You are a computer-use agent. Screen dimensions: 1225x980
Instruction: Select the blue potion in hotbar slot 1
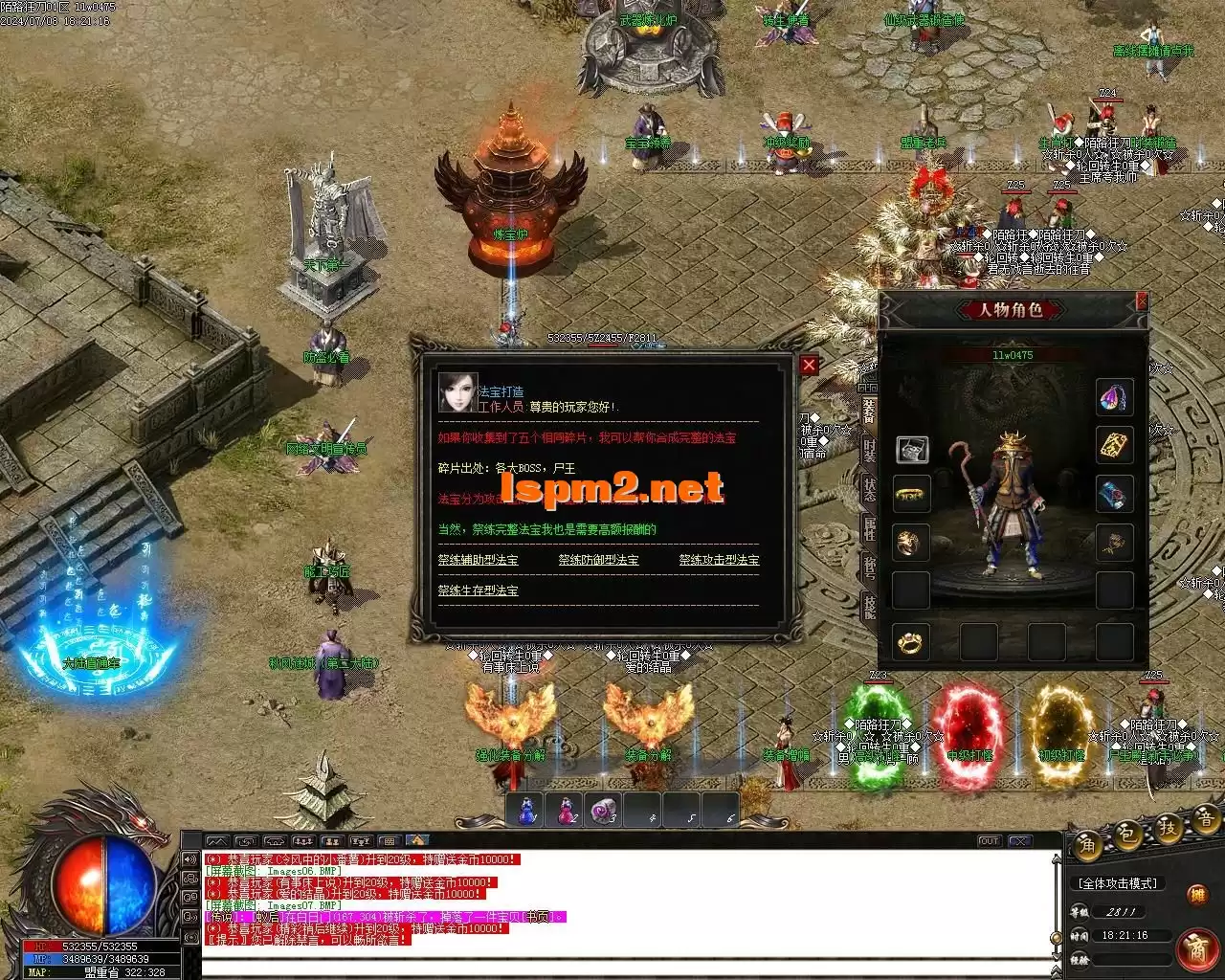coord(527,812)
